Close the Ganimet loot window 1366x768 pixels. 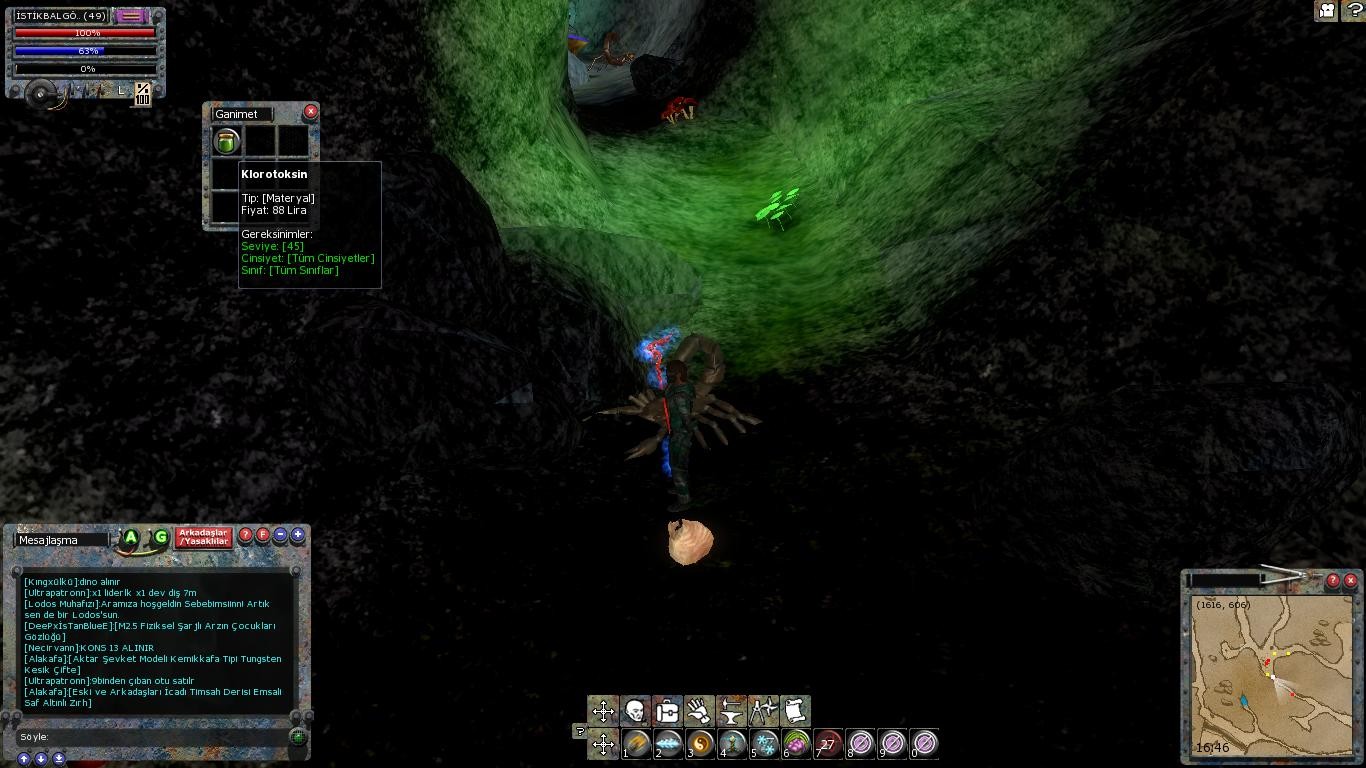click(x=310, y=112)
